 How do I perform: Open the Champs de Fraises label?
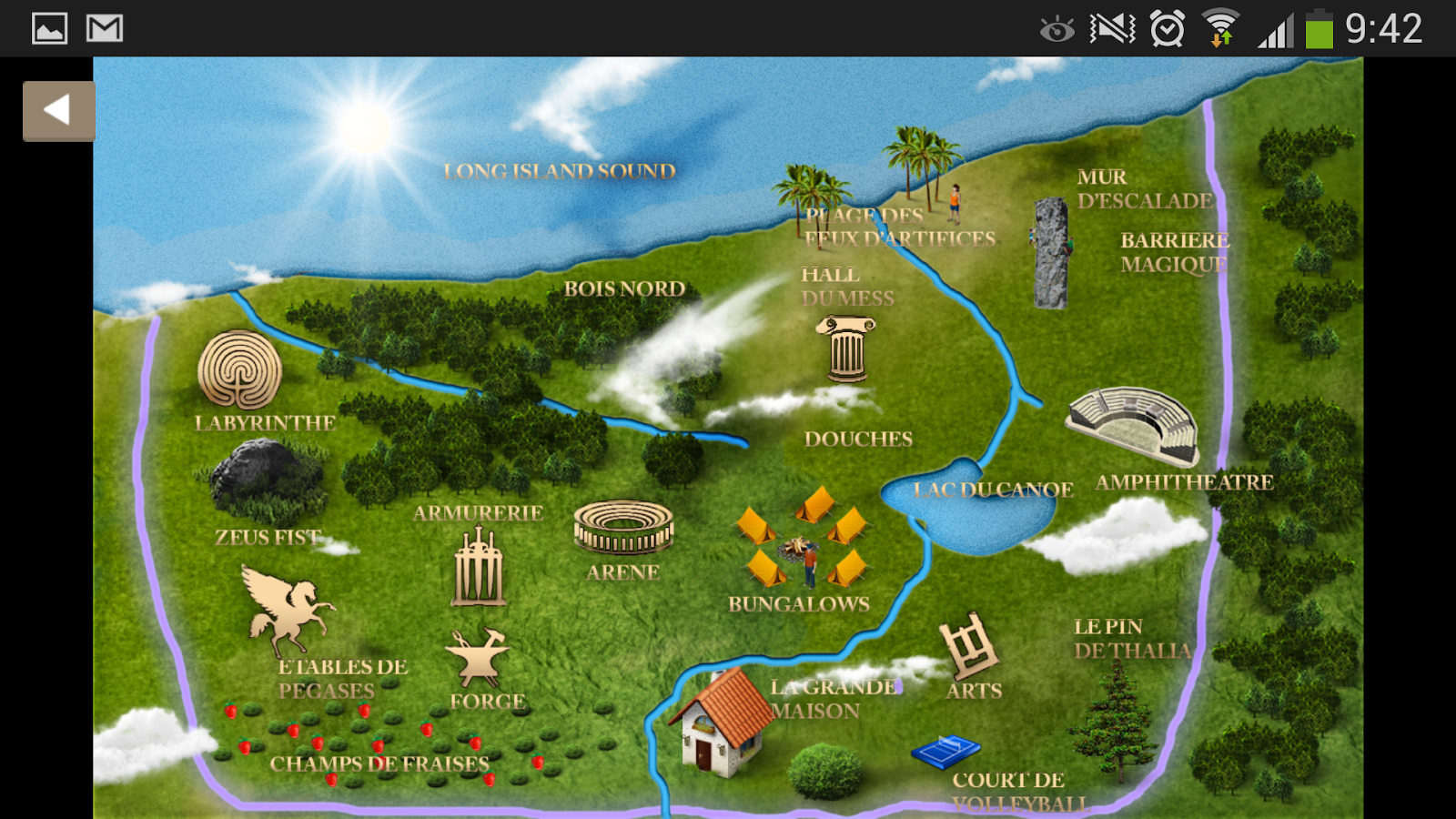pos(379,764)
